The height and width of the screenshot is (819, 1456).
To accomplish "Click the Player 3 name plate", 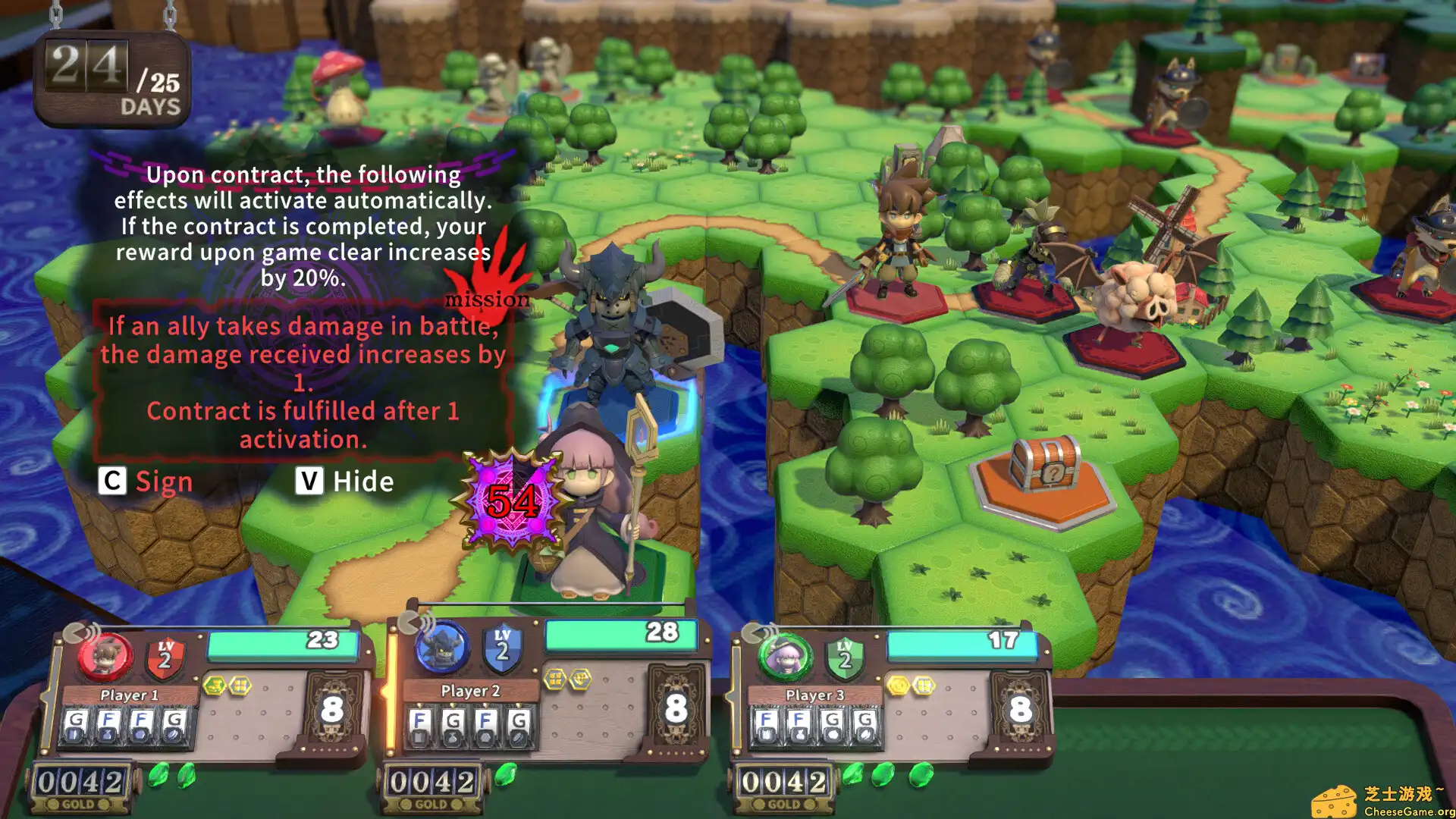I will 814,695.
